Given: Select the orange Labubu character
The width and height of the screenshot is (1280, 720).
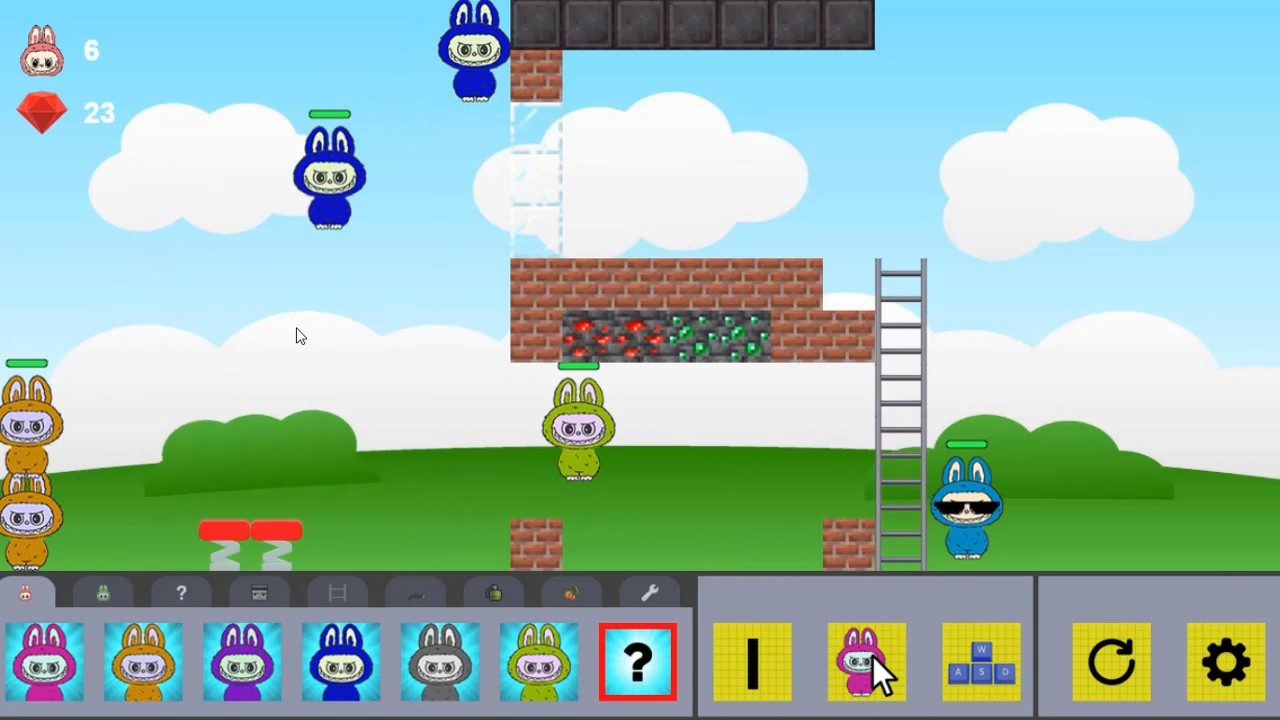Looking at the screenshot, I should [142, 661].
